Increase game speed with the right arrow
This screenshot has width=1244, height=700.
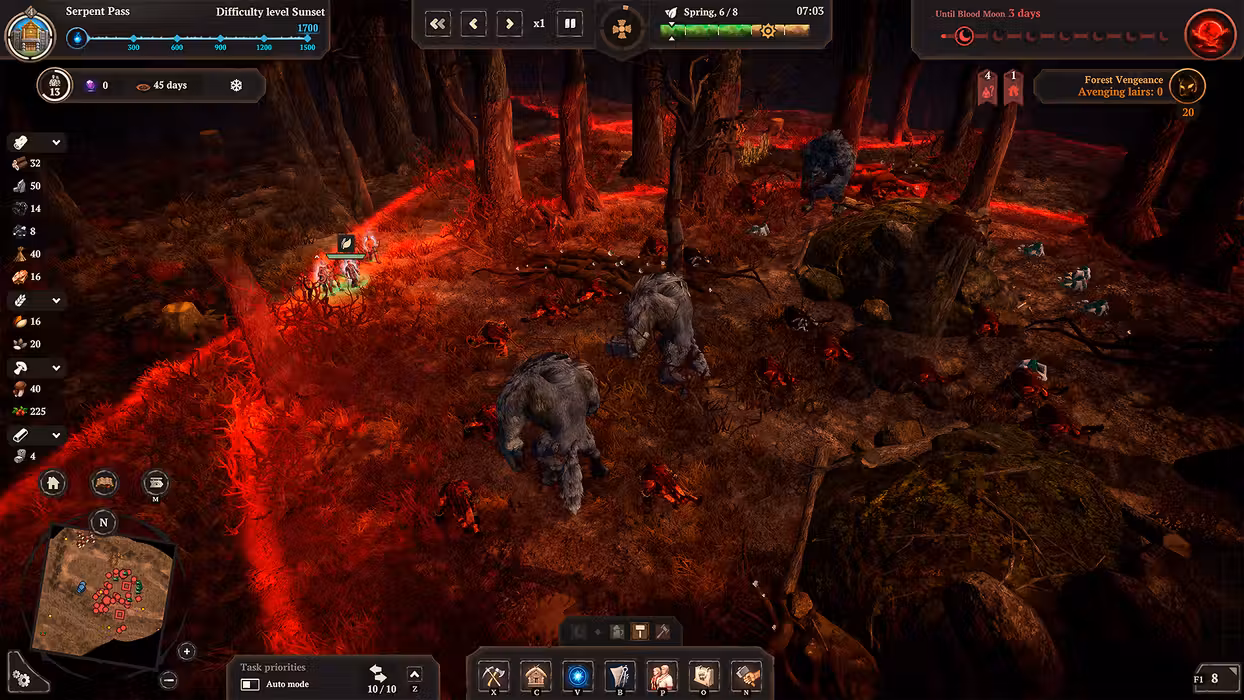tap(509, 23)
